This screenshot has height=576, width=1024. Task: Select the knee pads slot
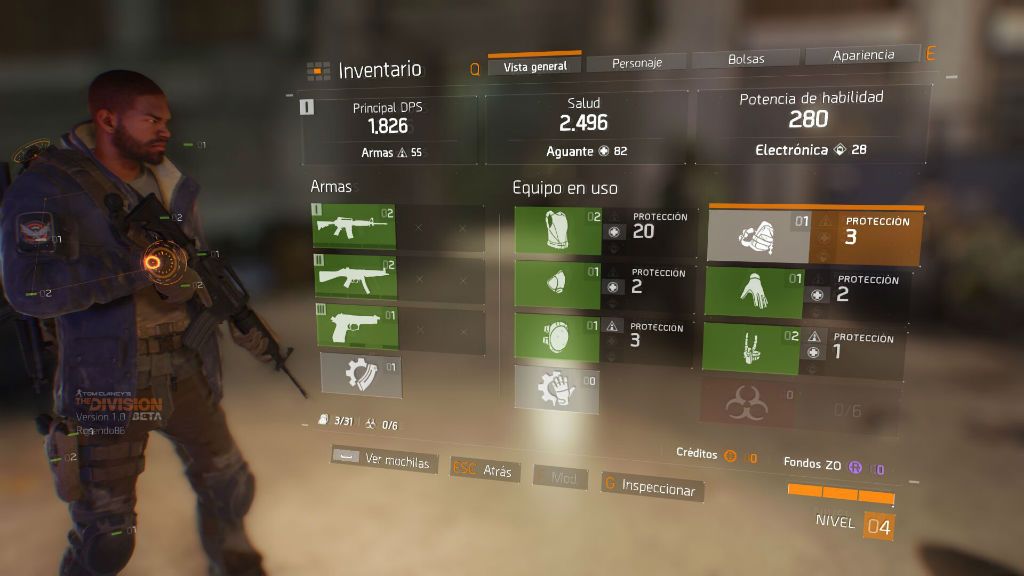coord(558,337)
